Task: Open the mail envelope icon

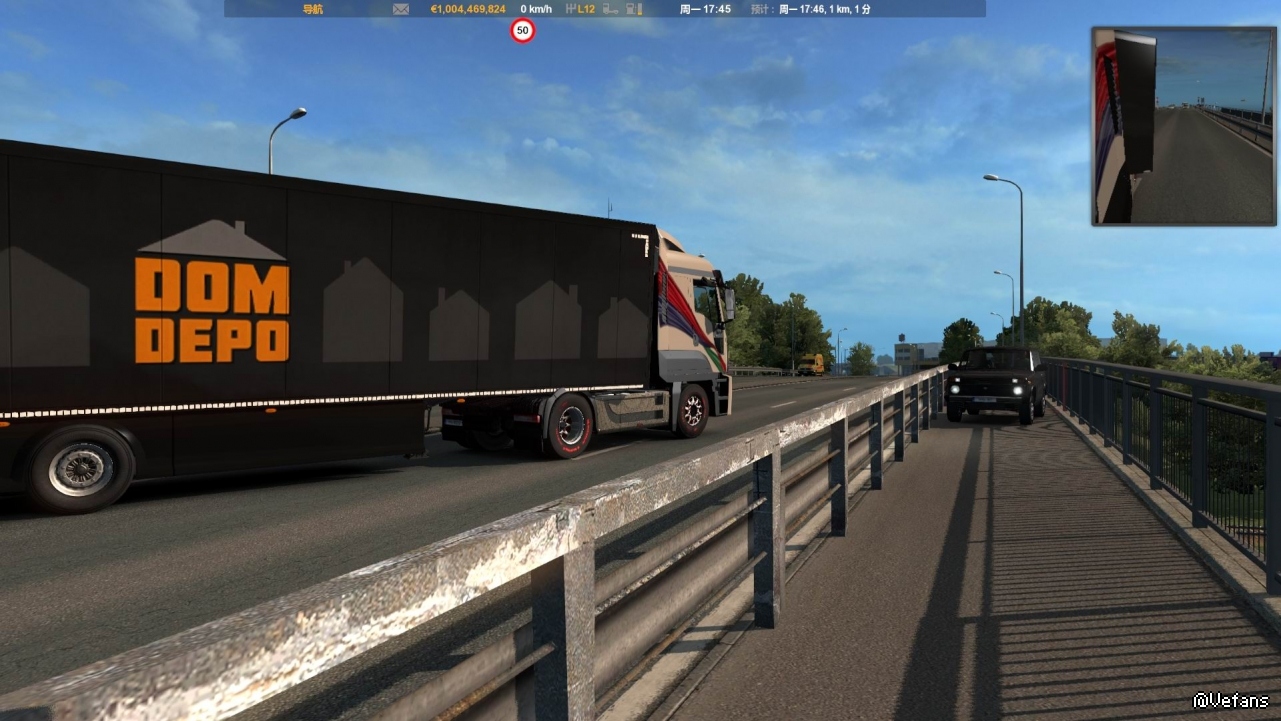Action: pyautogui.click(x=401, y=9)
